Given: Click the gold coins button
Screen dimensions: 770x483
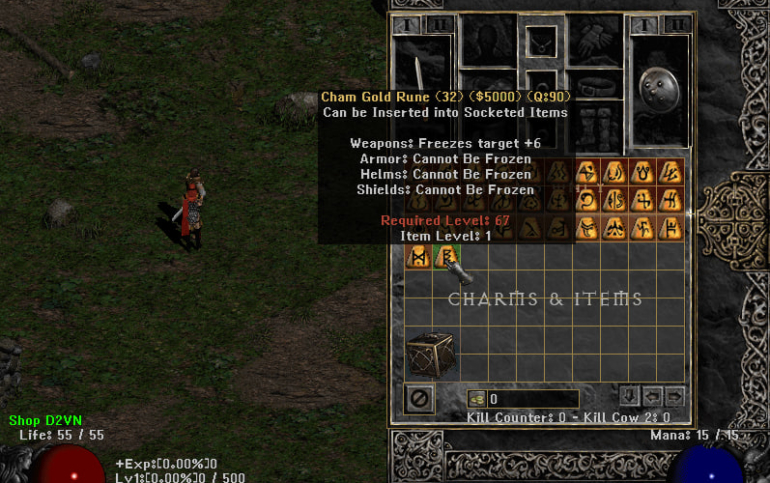Looking at the screenshot, I should click(x=476, y=399).
